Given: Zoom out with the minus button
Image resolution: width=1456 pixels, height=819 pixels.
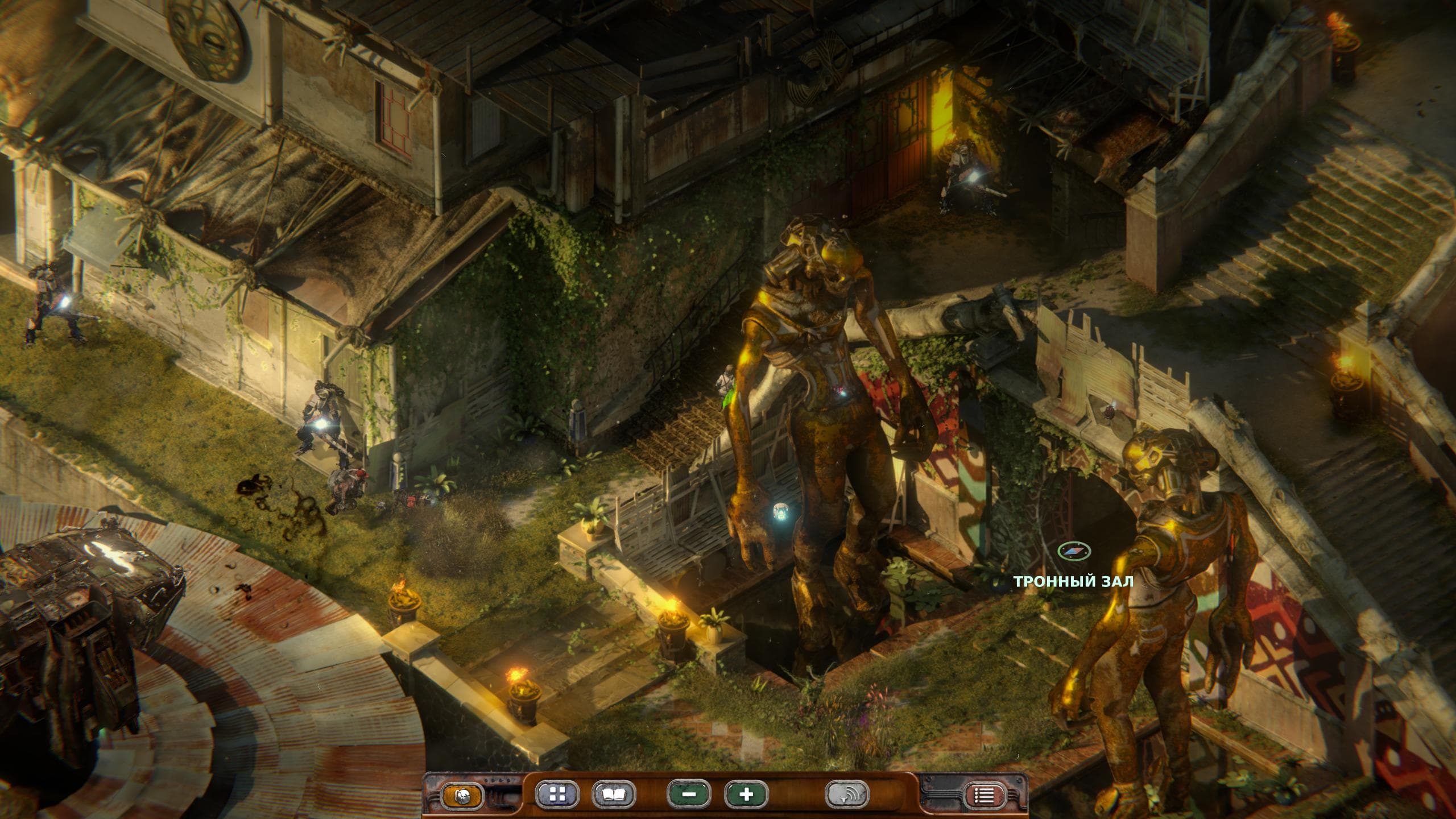Looking at the screenshot, I should pos(689,795).
